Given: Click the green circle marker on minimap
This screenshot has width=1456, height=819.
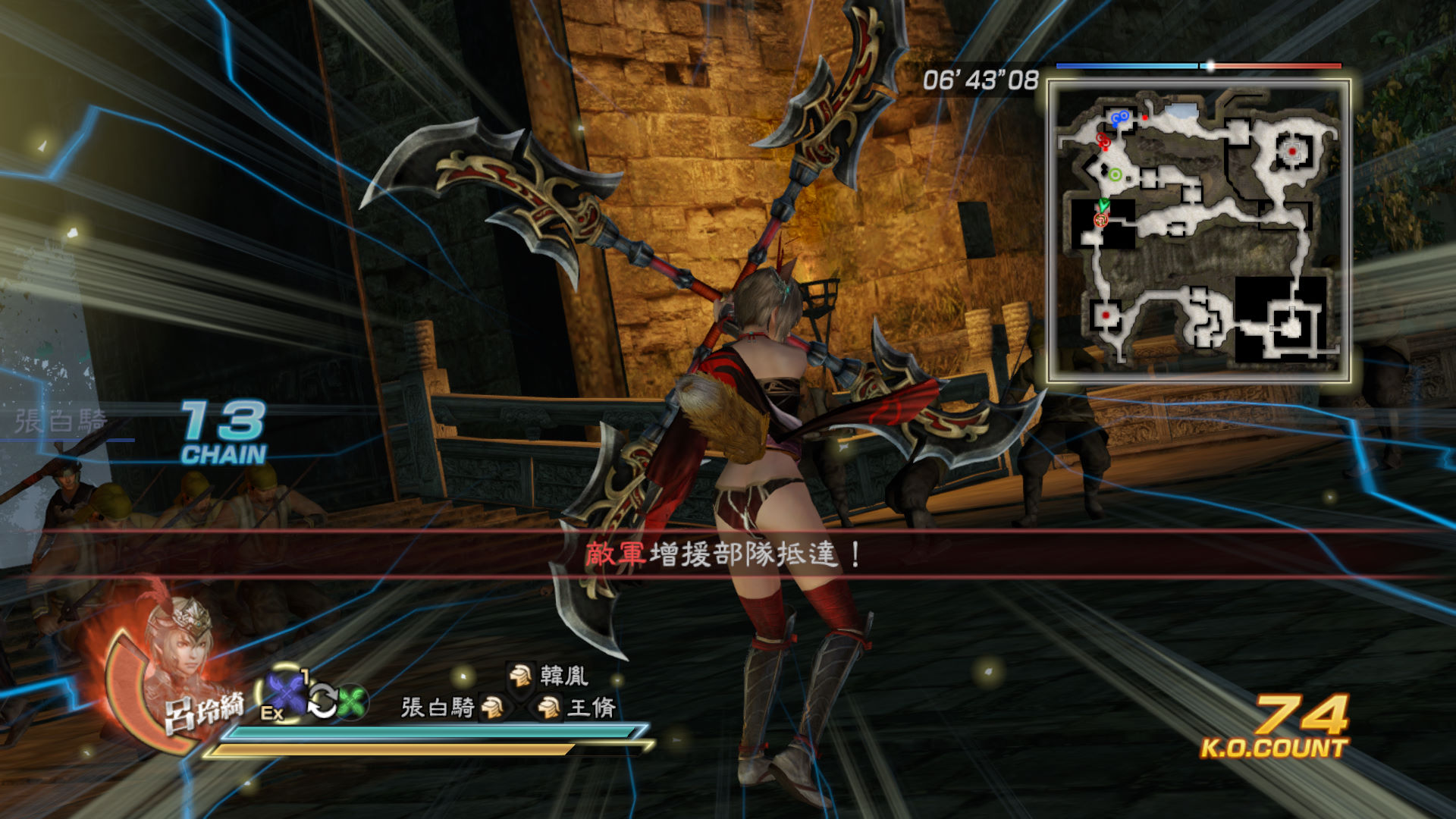Looking at the screenshot, I should (1115, 175).
